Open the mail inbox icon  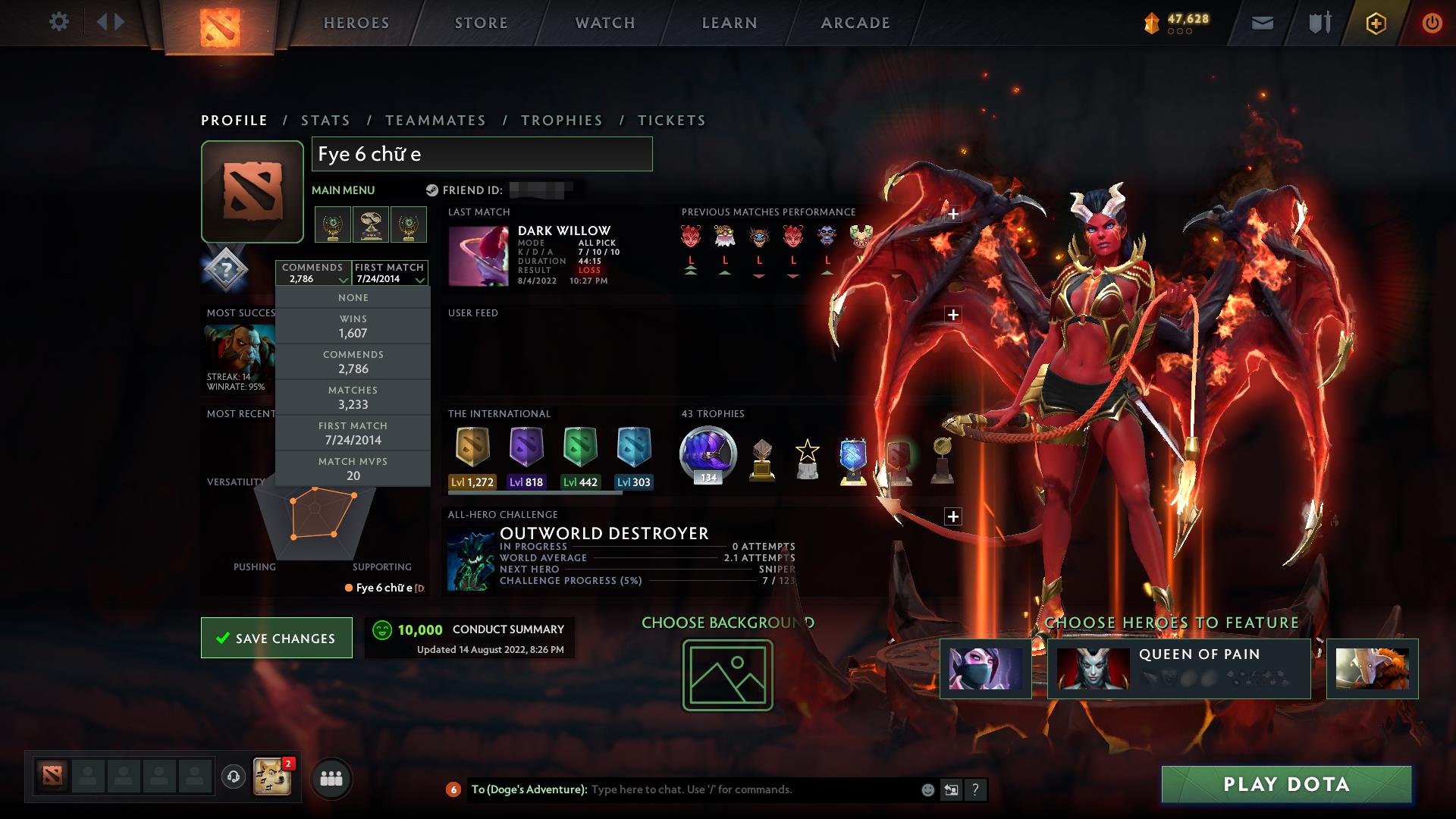(x=1262, y=23)
